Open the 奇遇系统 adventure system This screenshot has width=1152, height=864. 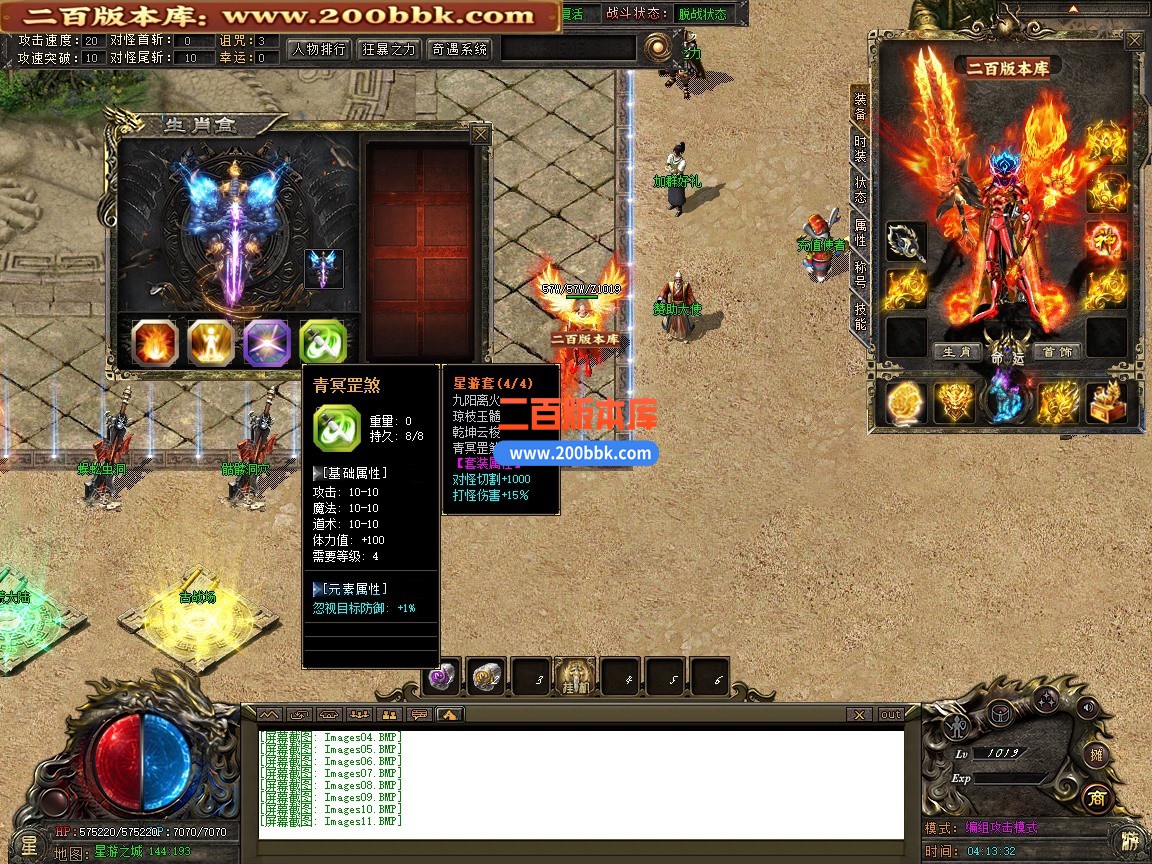pyautogui.click(x=459, y=49)
